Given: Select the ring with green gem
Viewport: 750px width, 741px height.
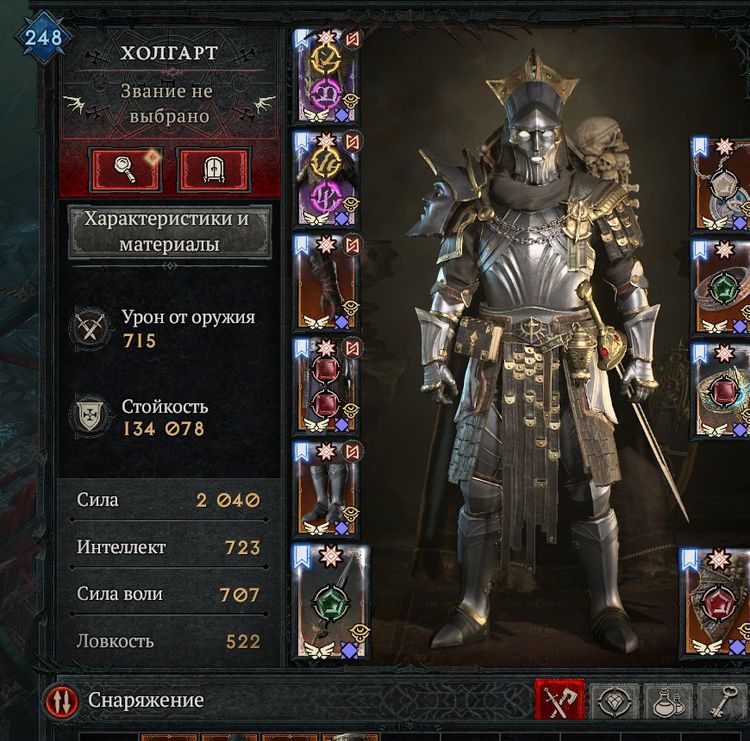Looking at the screenshot, I should coord(722,287).
